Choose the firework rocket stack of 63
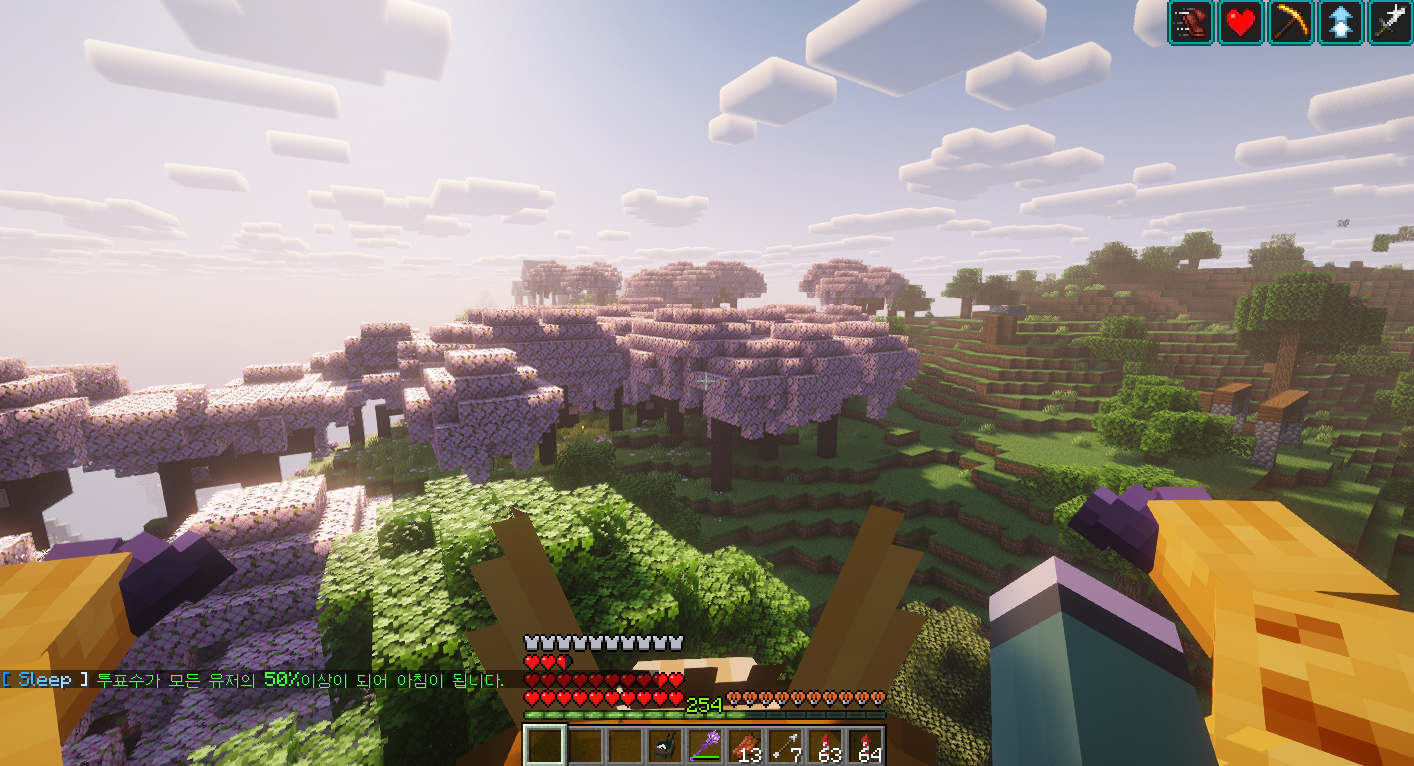The width and height of the screenshot is (1414, 766). pyautogui.click(x=826, y=746)
